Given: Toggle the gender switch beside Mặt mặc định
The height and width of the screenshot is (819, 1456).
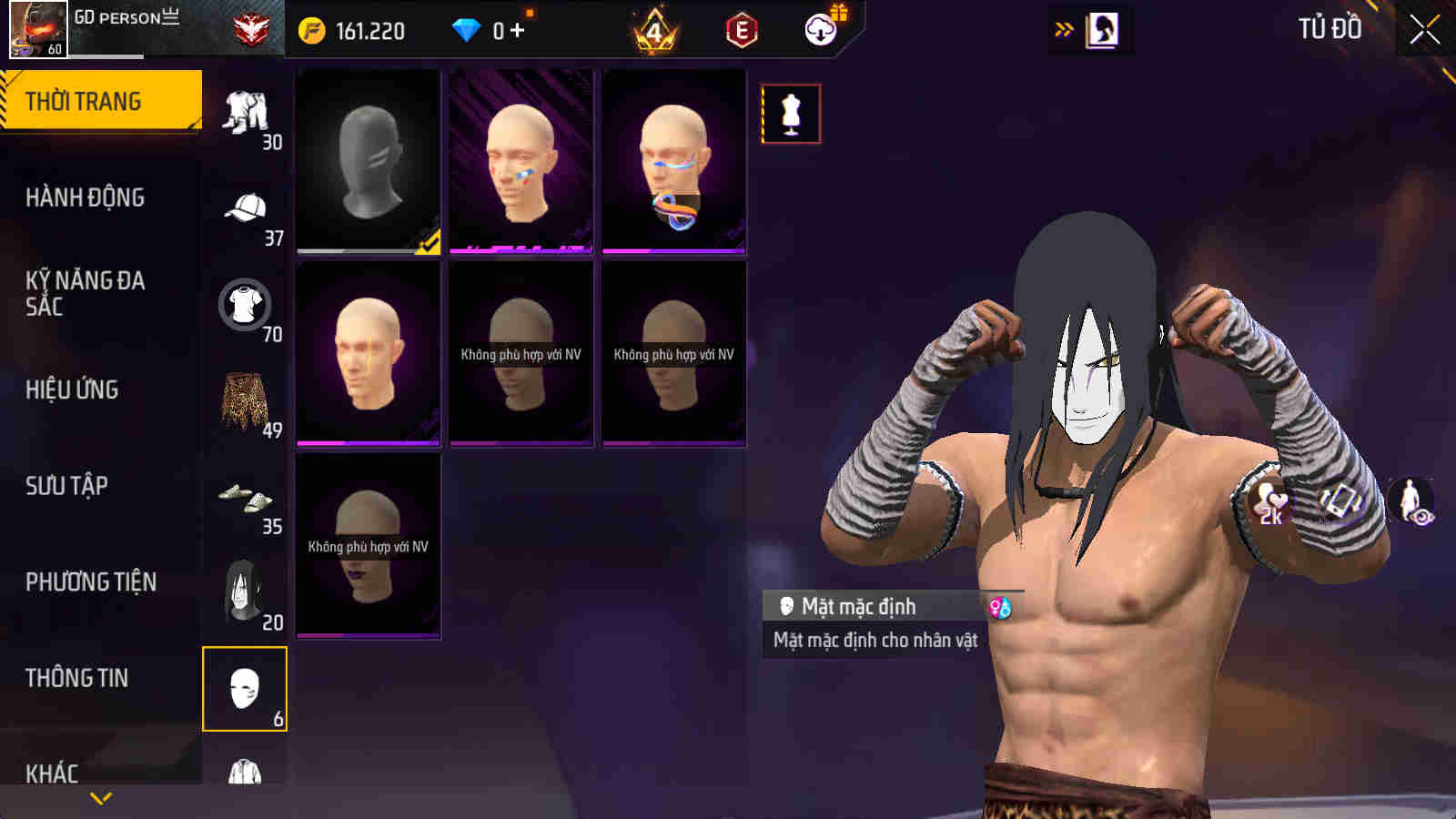Looking at the screenshot, I should coord(1003,607).
